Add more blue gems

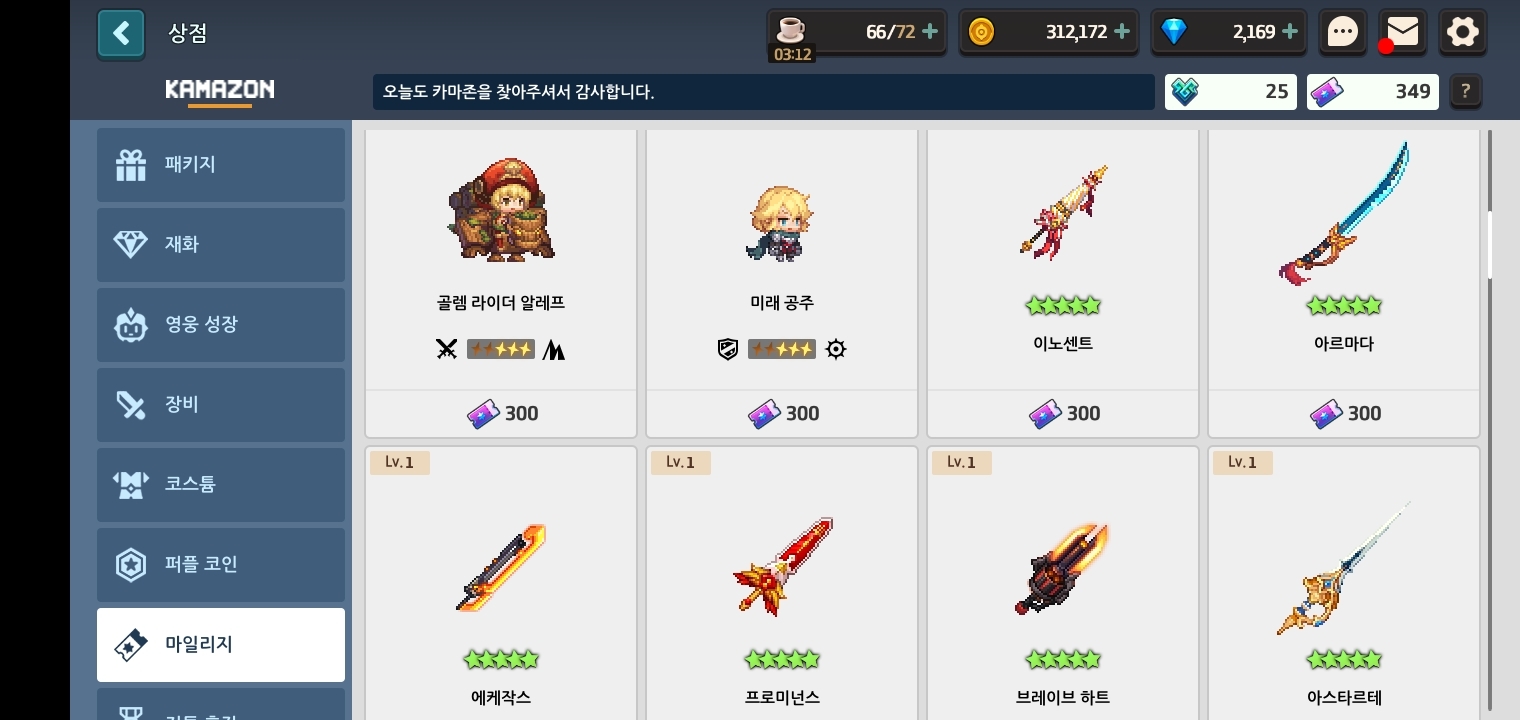1290,32
